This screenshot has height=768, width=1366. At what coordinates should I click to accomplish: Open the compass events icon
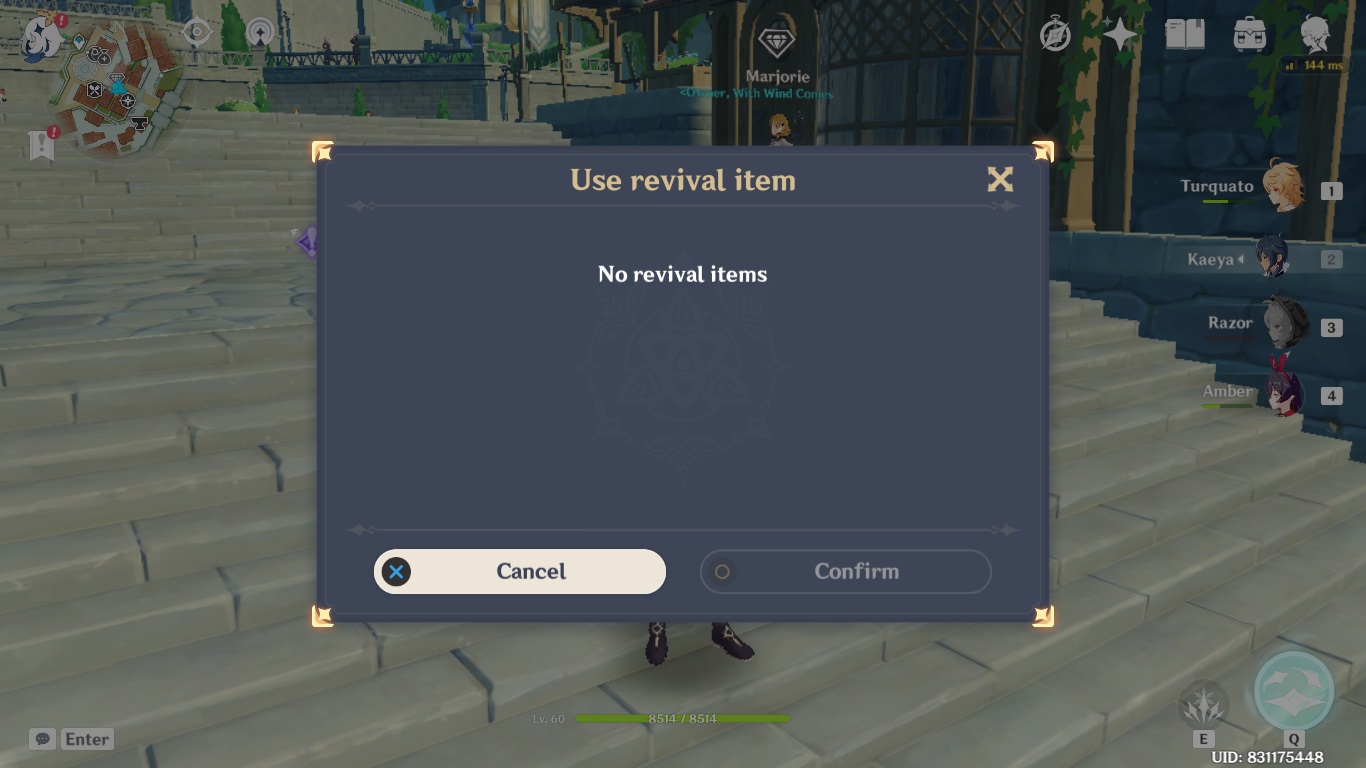tap(1055, 36)
